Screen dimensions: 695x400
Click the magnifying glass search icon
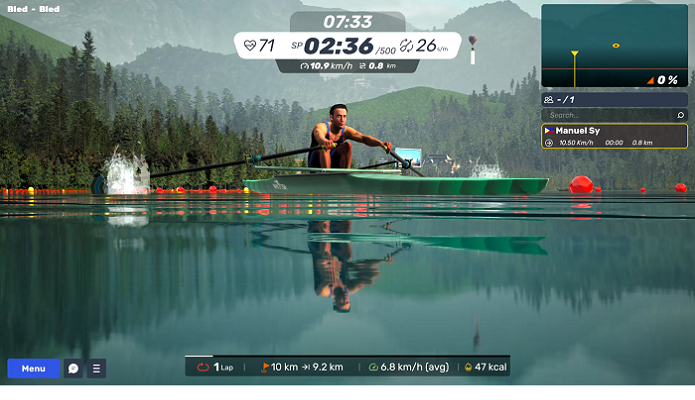coord(681,116)
